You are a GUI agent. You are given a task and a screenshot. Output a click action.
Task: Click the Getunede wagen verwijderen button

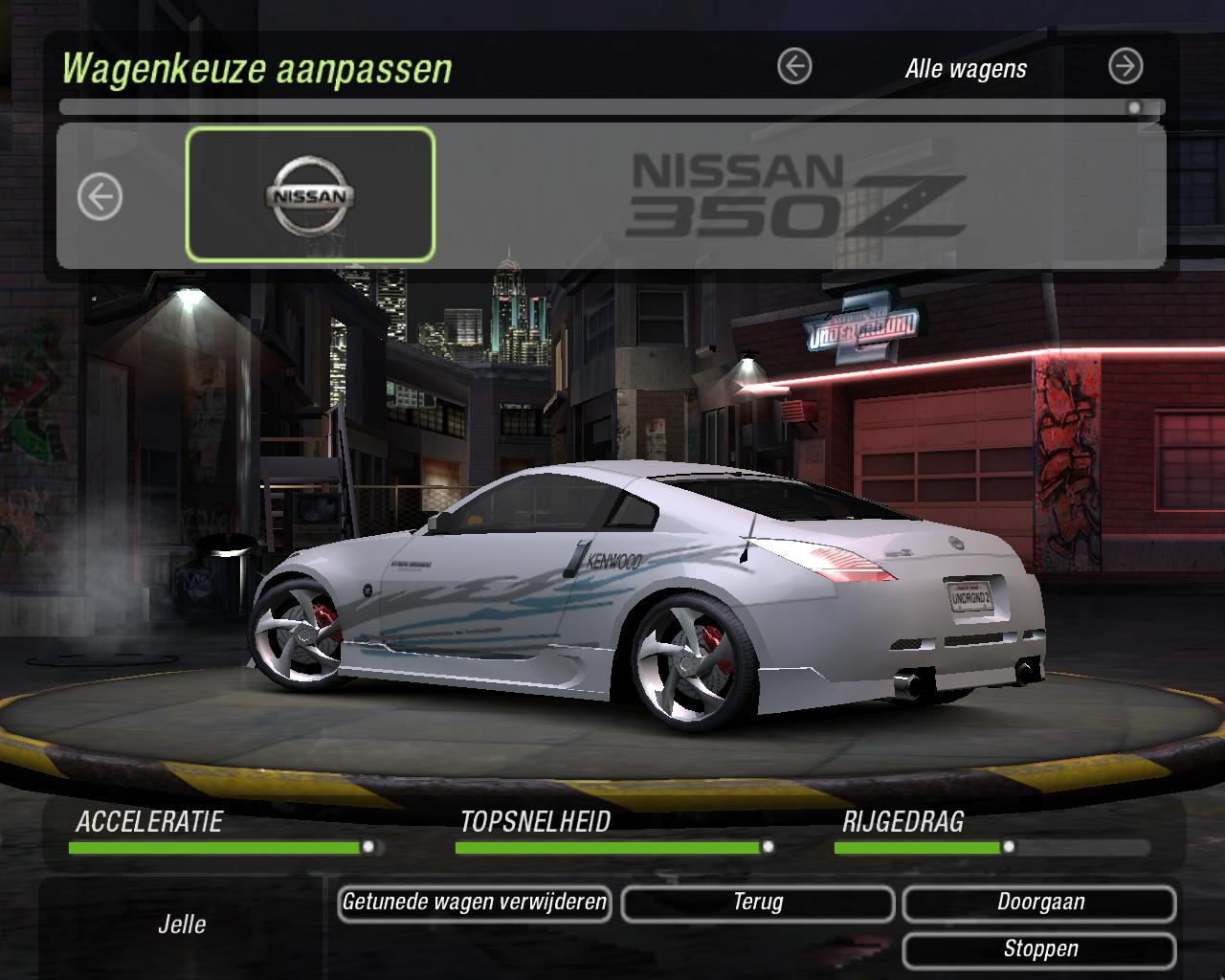(475, 902)
